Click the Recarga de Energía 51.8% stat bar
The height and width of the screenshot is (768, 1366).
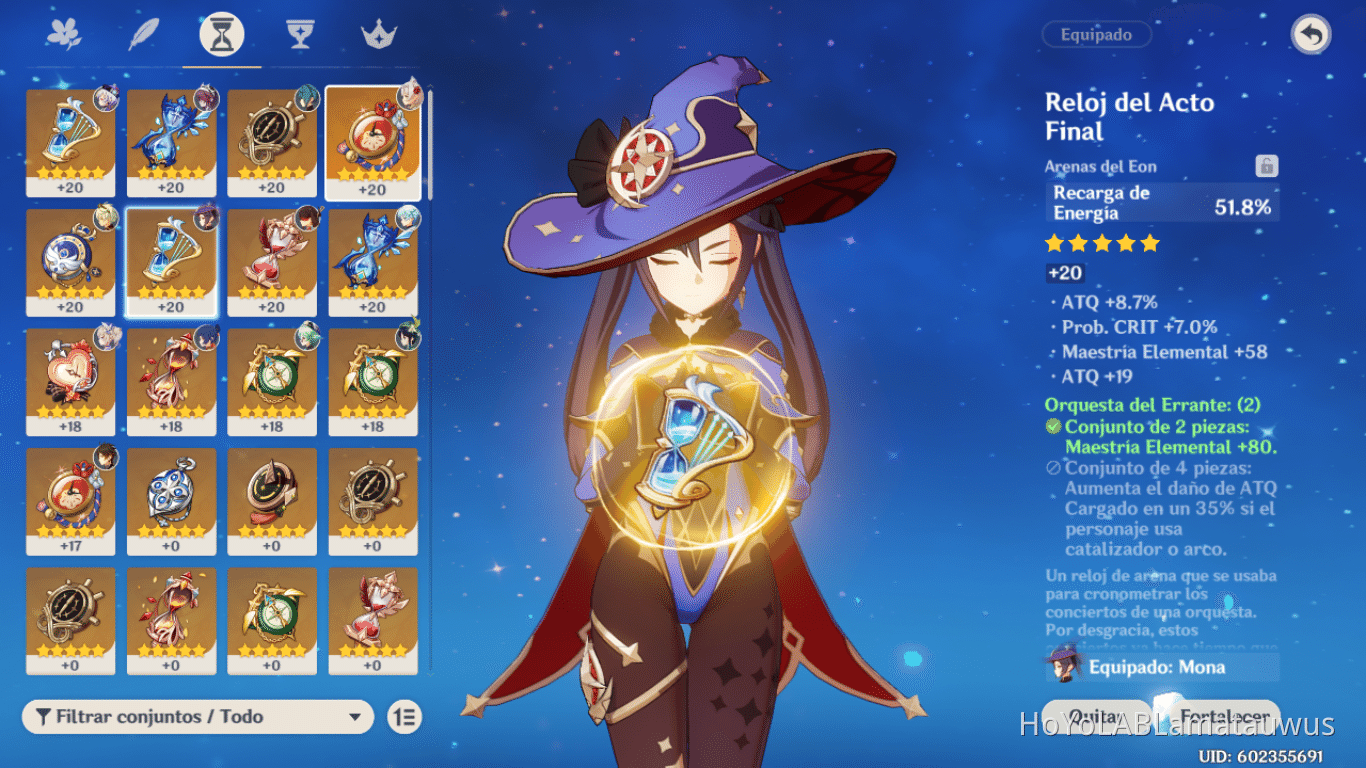[1162, 203]
